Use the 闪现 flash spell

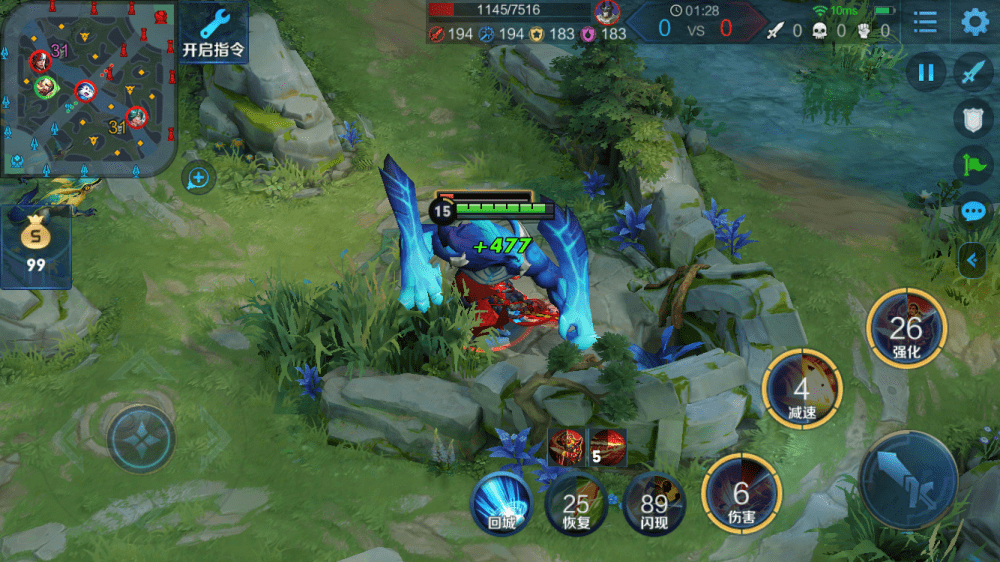pos(654,505)
